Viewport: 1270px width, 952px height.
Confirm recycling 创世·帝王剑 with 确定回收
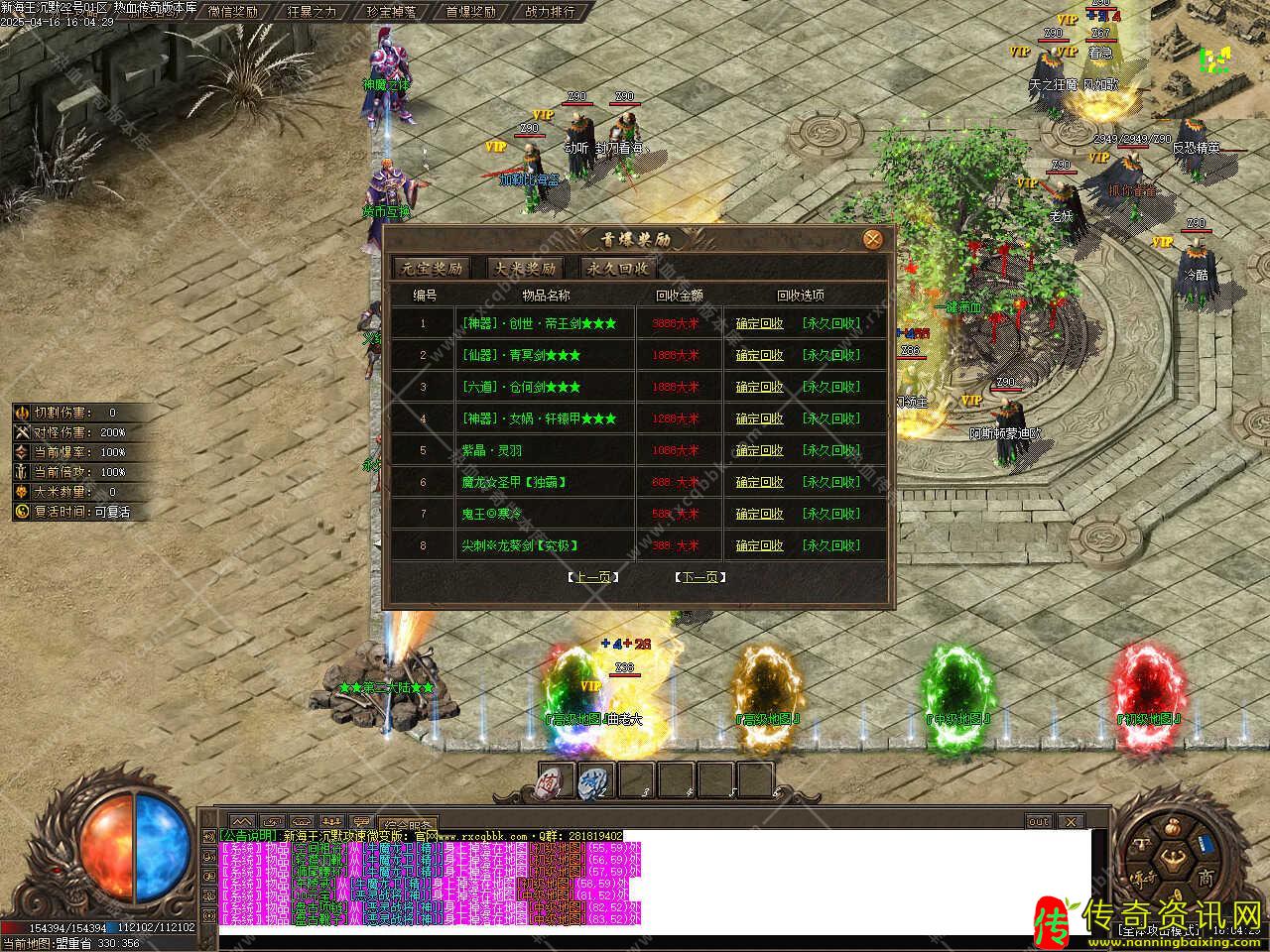[x=759, y=323]
